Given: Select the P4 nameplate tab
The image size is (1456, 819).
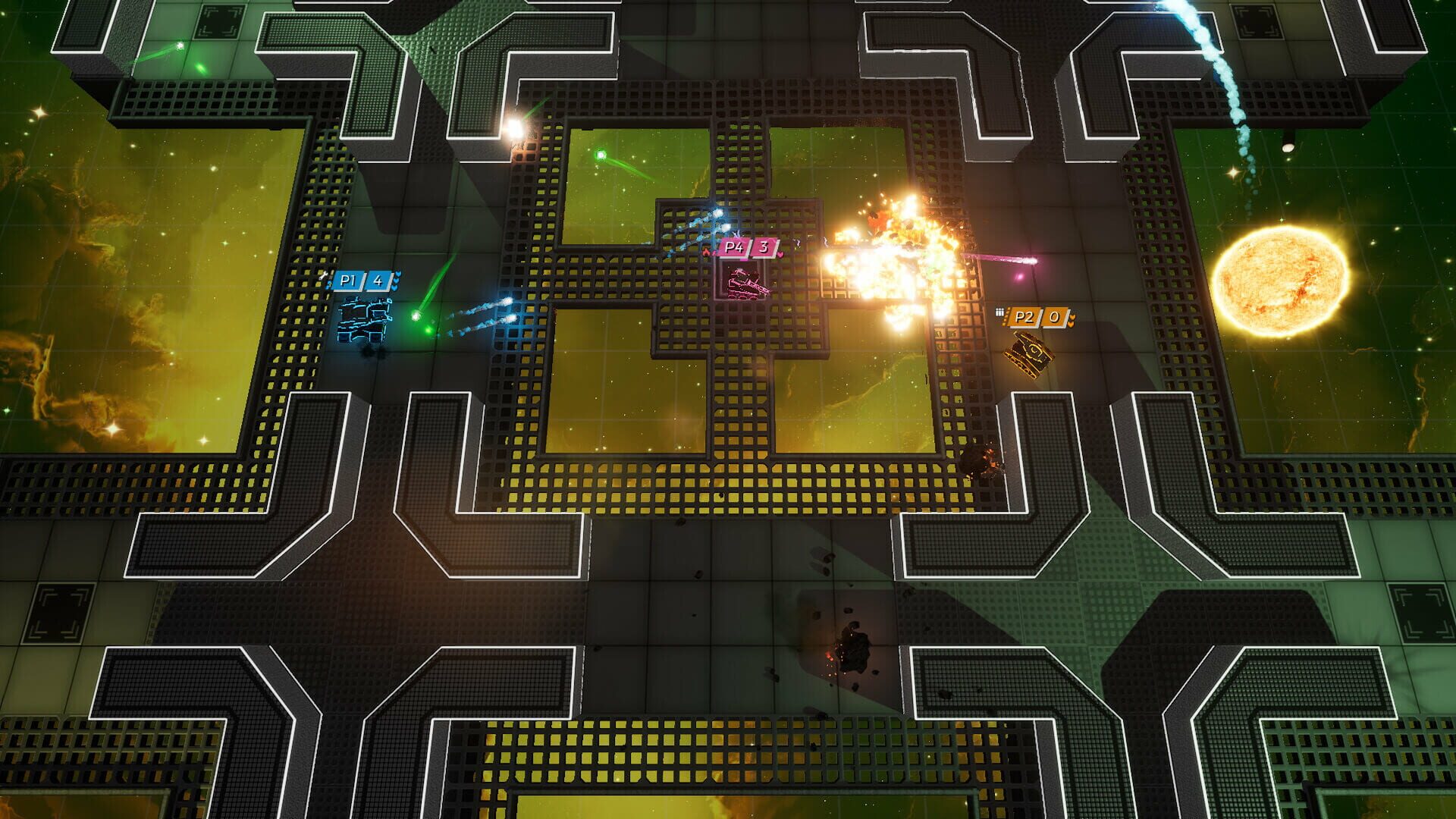Looking at the screenshot, I should 734,247.
